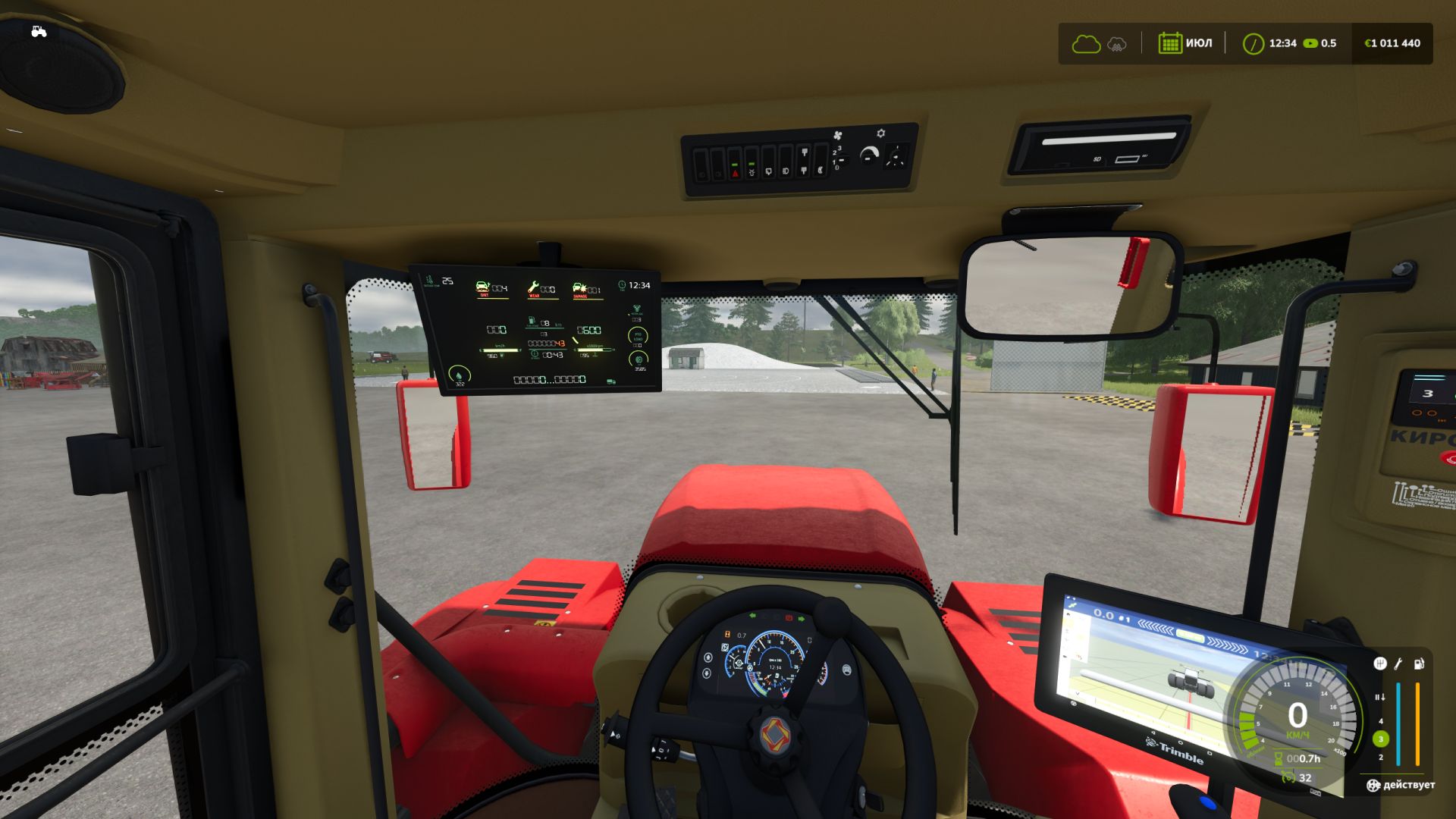Click the handbrake icon above the speedometer HUD
The width and height of the screenshot is (1456, 819).
point(1379,698)
